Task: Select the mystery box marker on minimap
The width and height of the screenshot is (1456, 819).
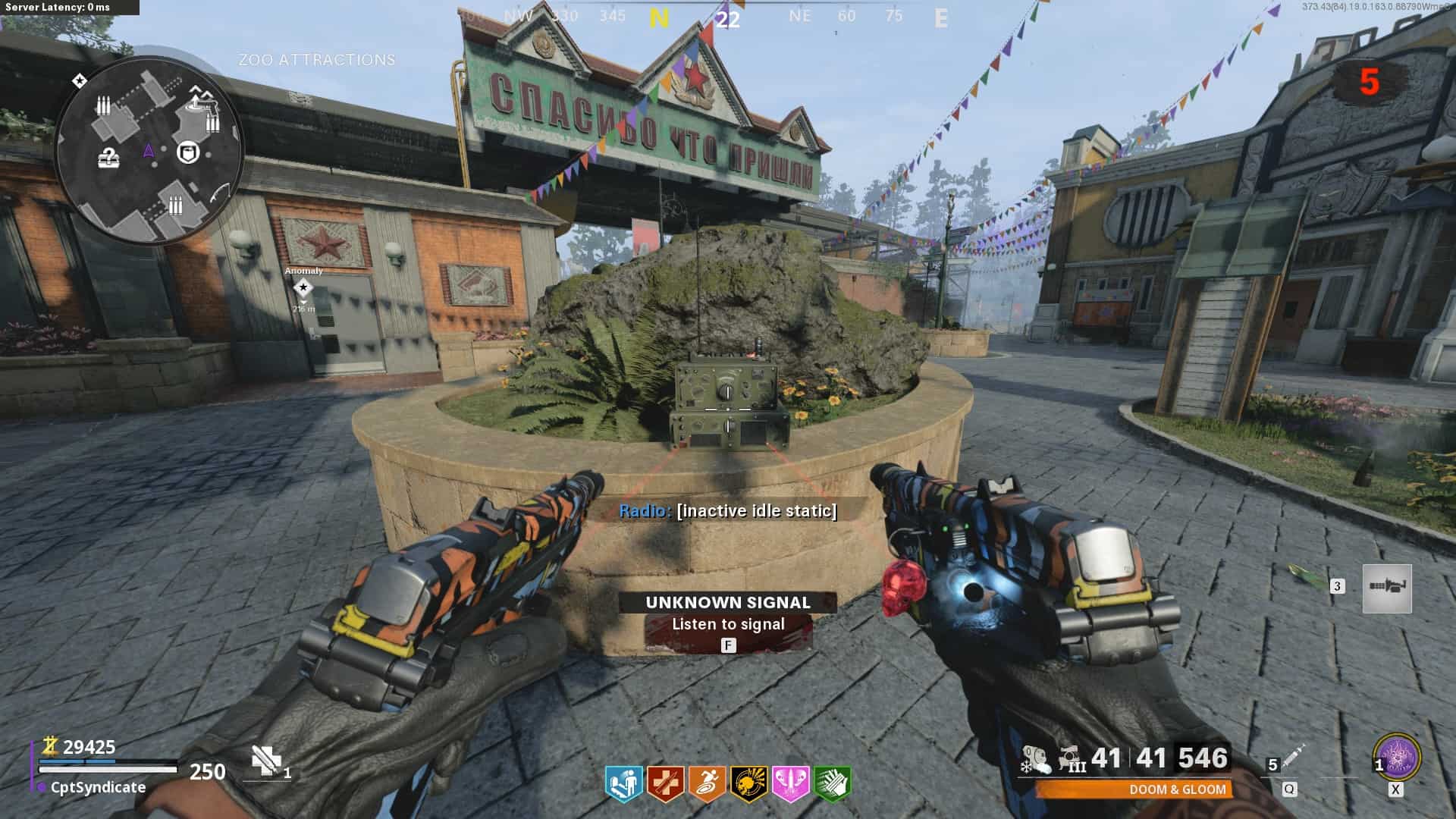Action: [109, 158]
